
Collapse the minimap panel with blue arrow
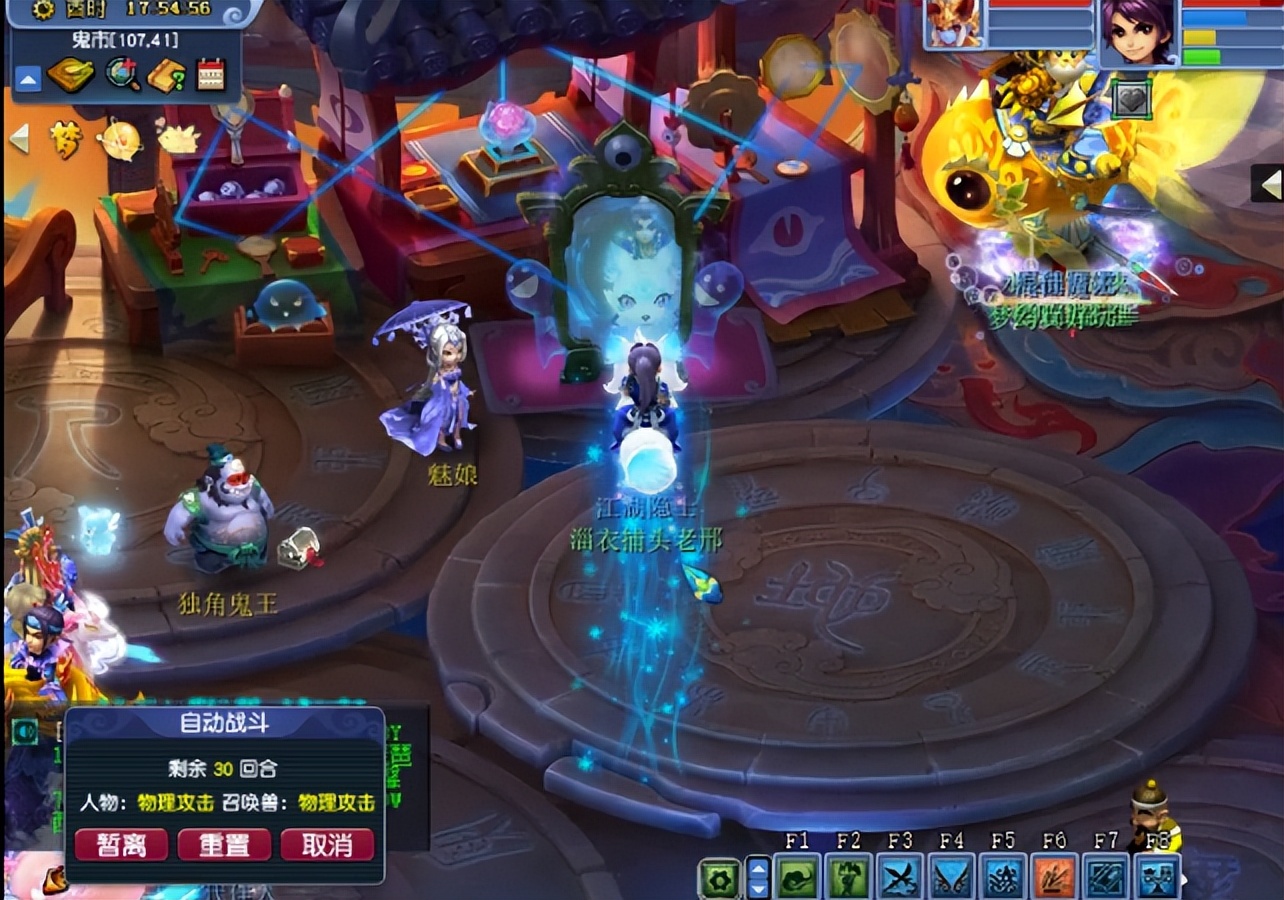[x=27, y=77]
